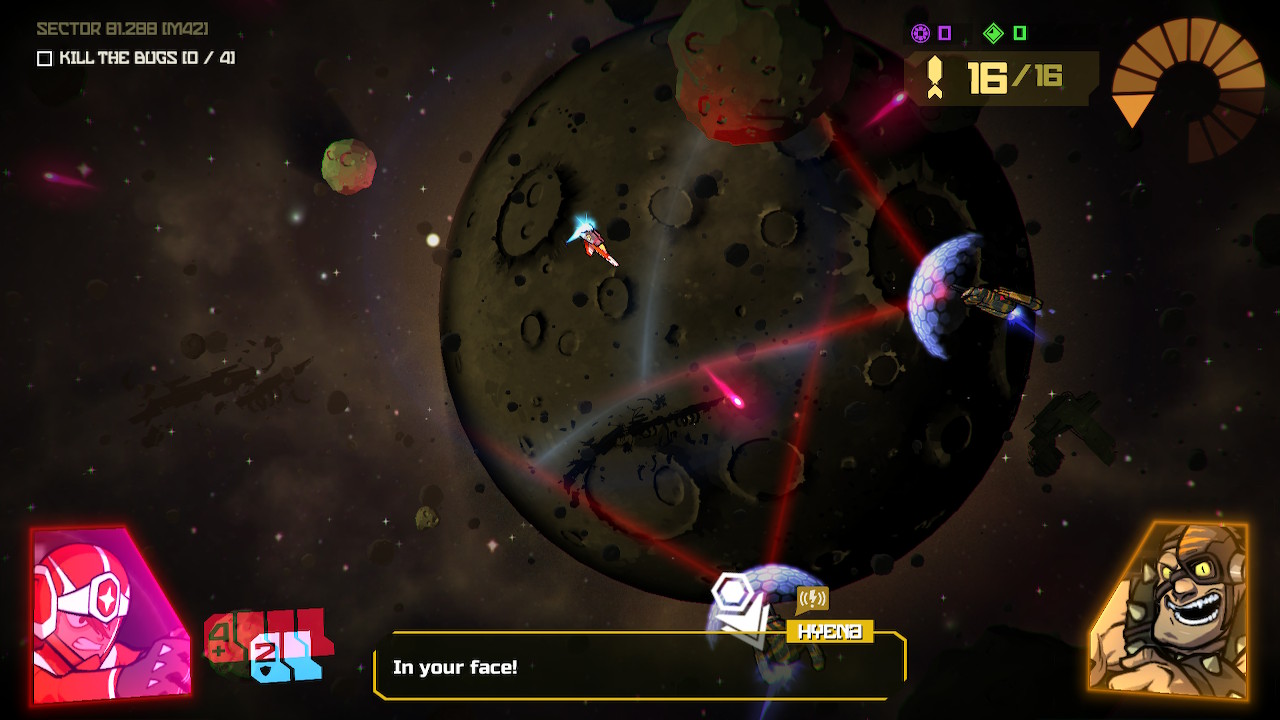Select the Sector 81.288 [M42] header
Image resolution: width=1280 pixels, height=720 pixels.
(118, 29)
